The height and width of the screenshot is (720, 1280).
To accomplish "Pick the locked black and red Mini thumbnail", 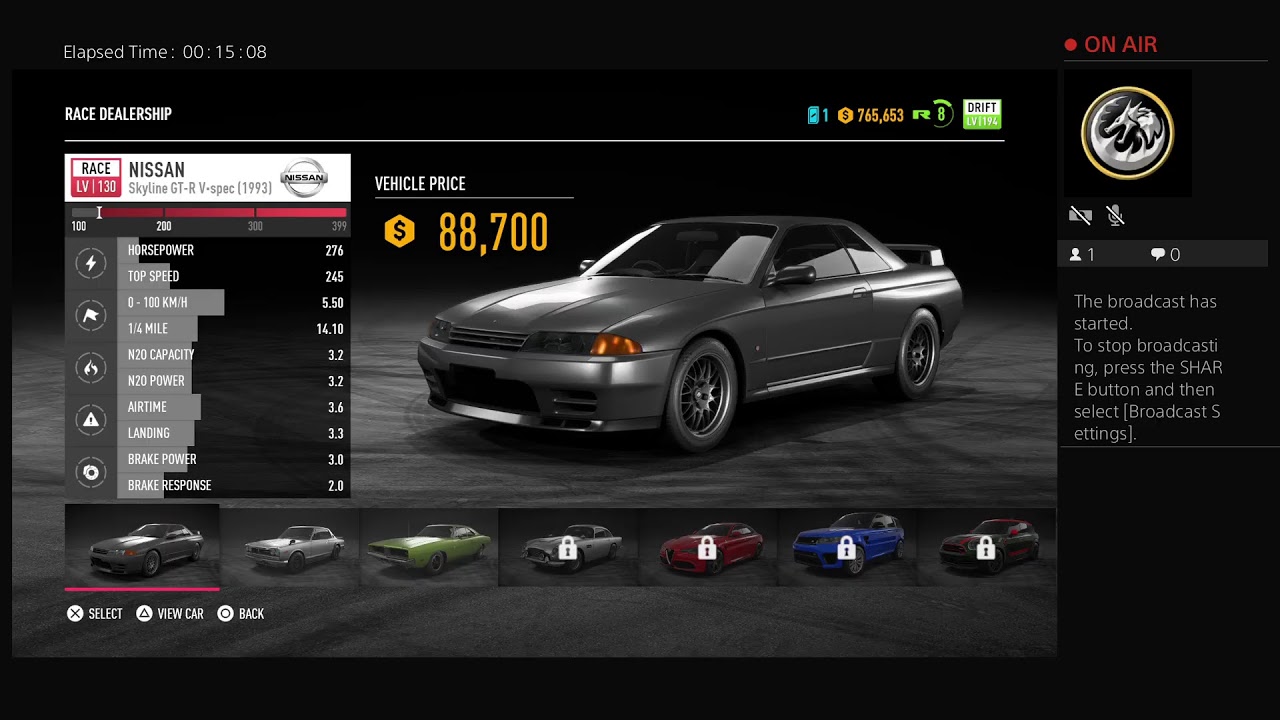I will coord(985,546).
